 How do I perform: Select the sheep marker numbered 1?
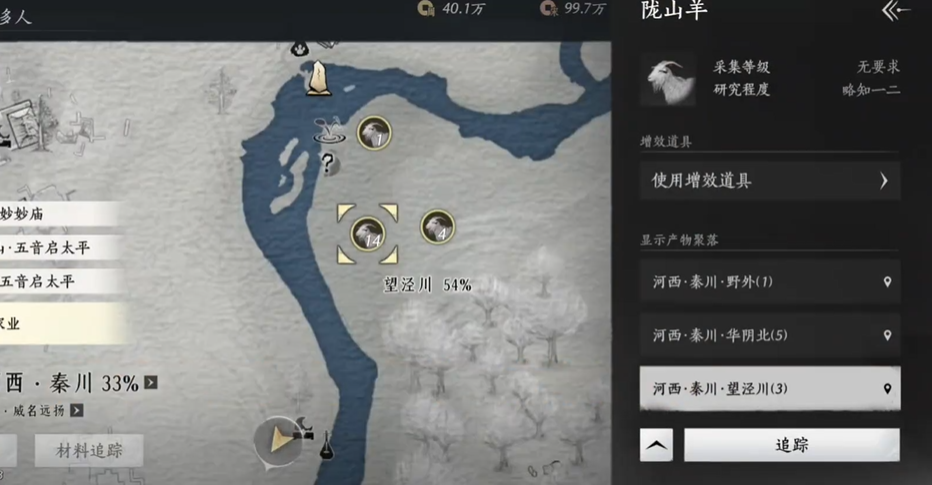coord(373,134)
